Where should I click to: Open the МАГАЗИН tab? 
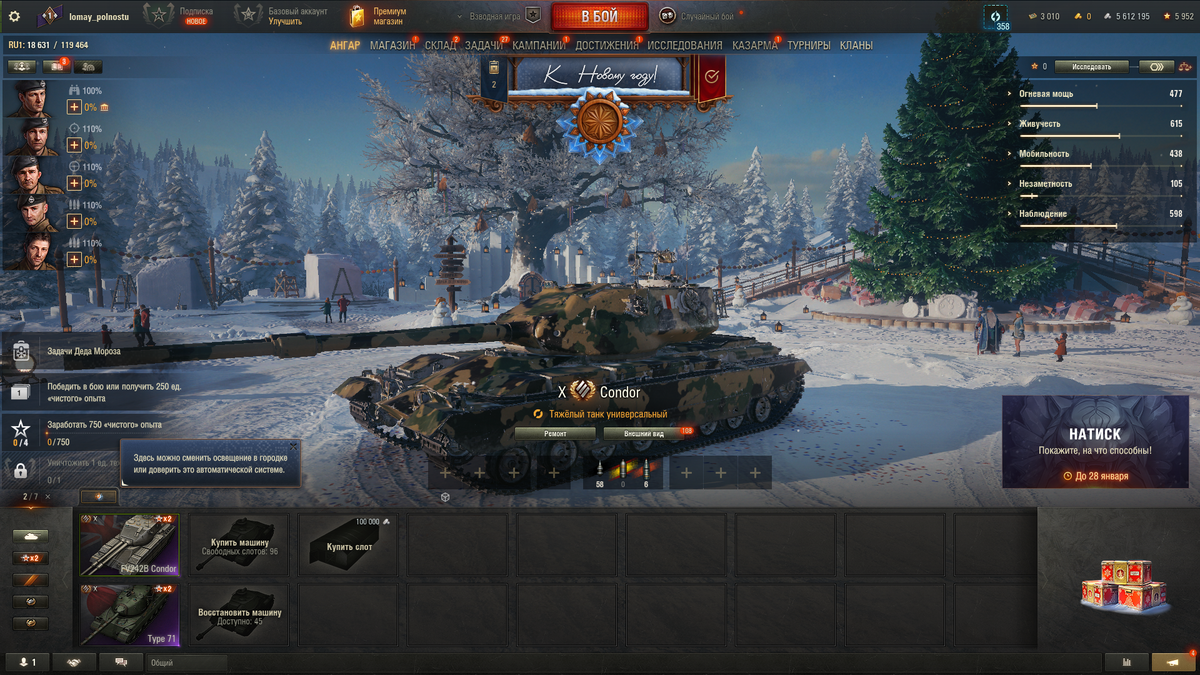click(392, 45)
